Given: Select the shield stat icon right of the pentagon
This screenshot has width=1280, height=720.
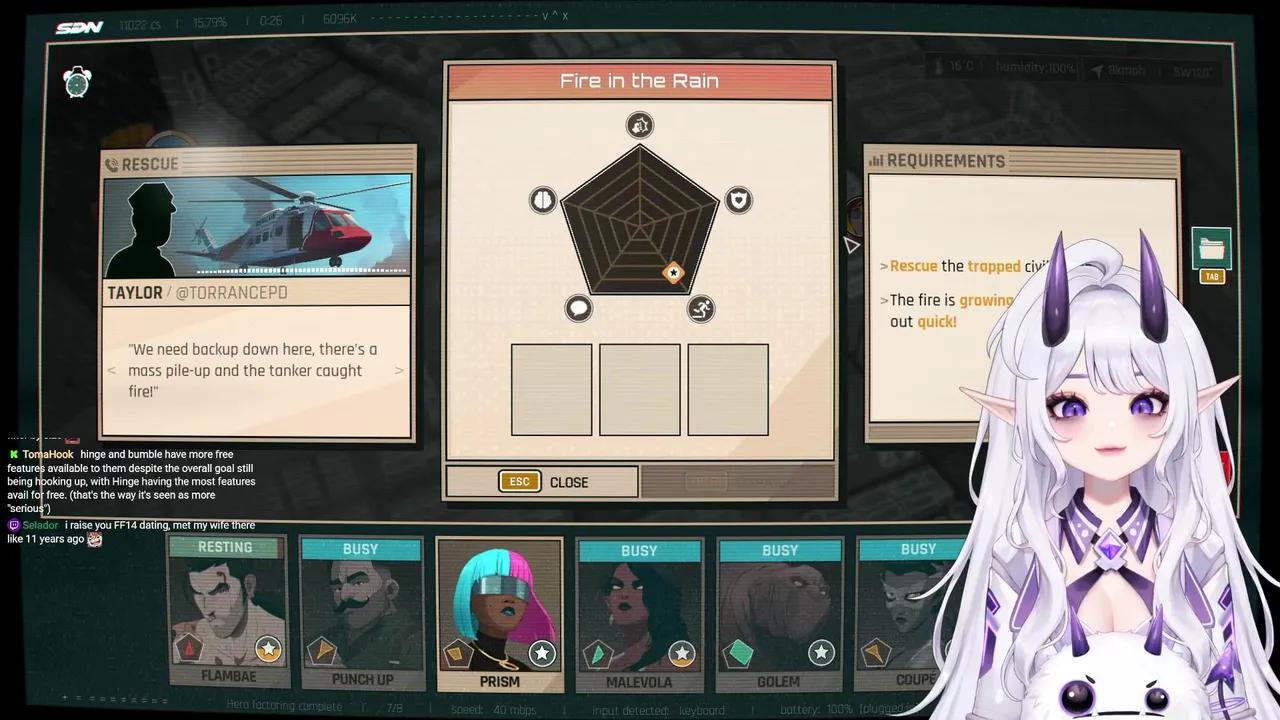Looking at the screenshot, I should pyautogui.click(x=738, y=200).
